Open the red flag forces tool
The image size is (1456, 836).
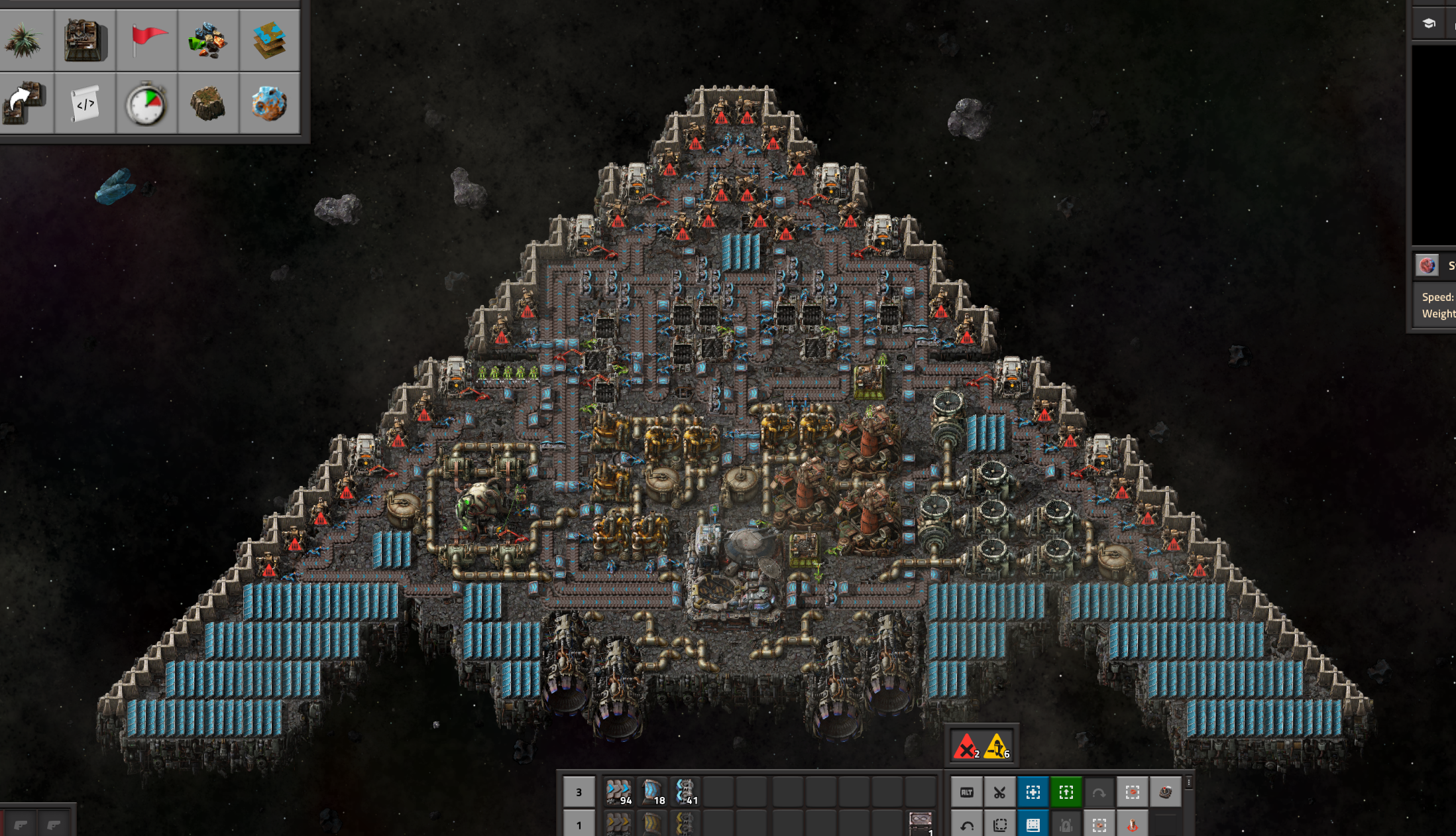[x=147, y=40]
